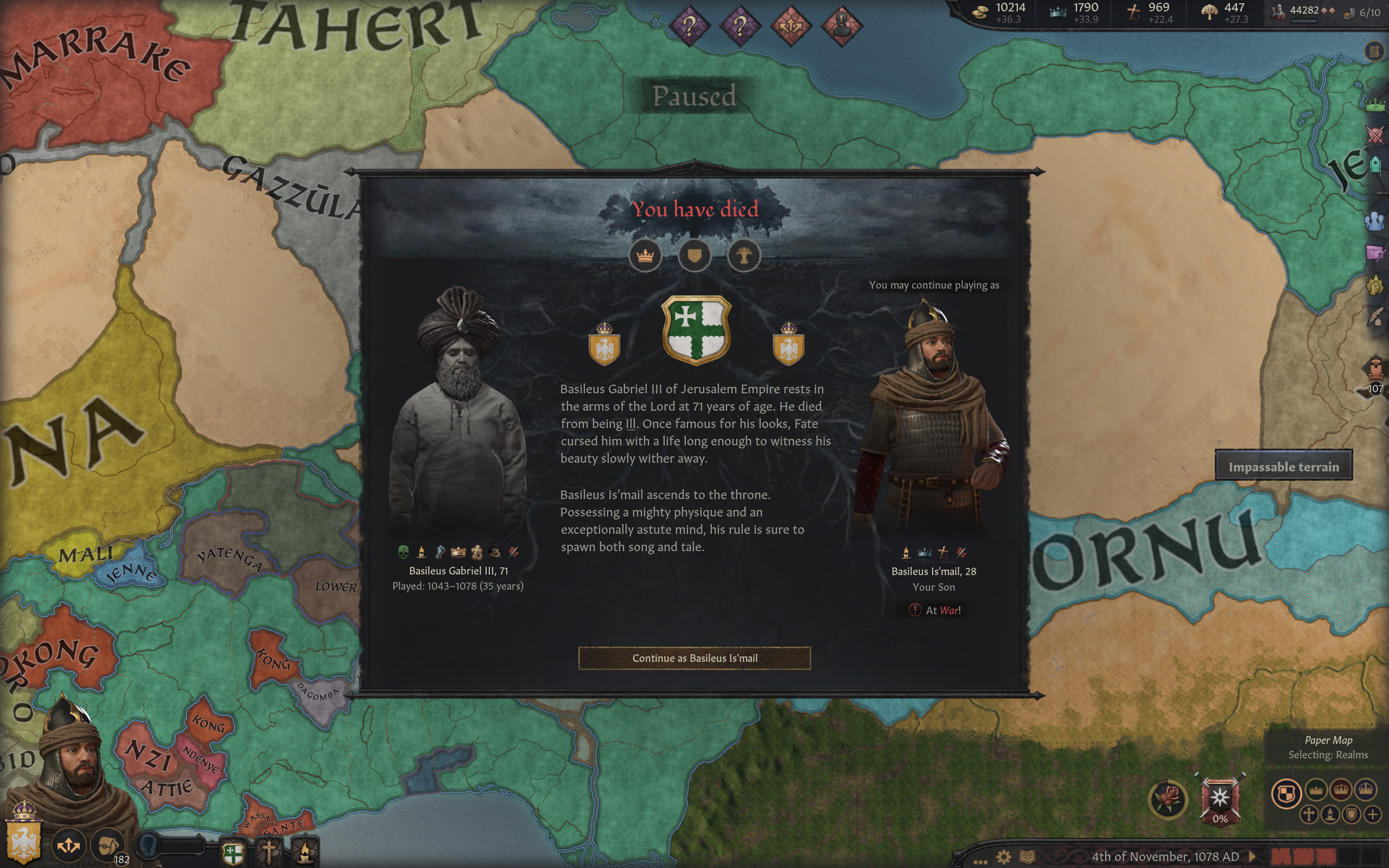Switch to the candle map mode
The image size is (1389, 868).
[1330, 814]
